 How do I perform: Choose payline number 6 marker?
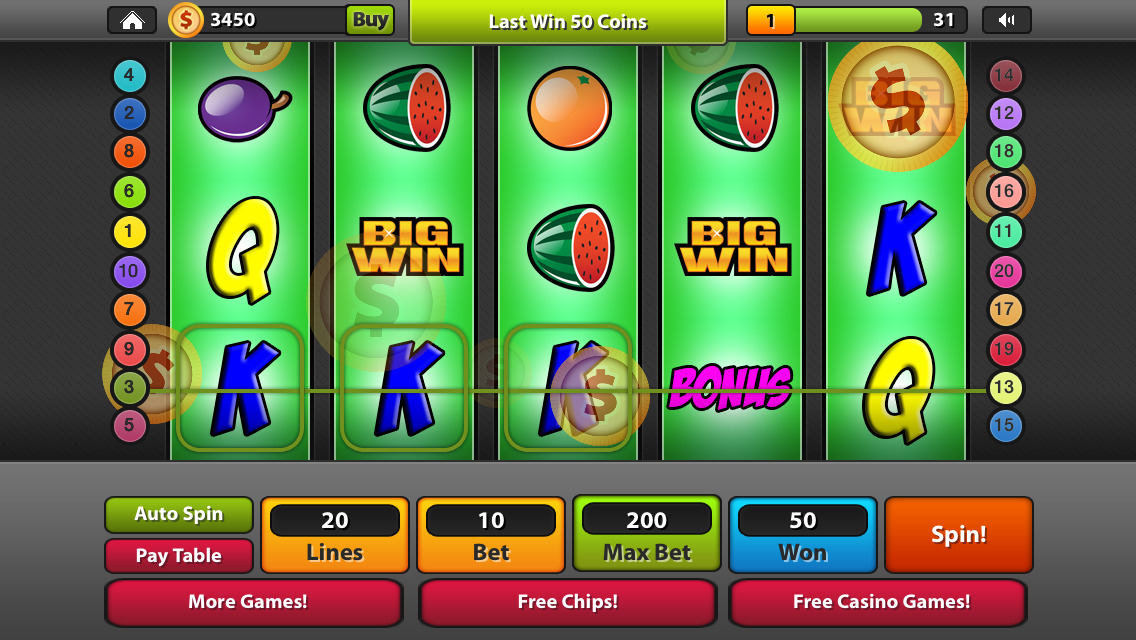pos(129,192)
